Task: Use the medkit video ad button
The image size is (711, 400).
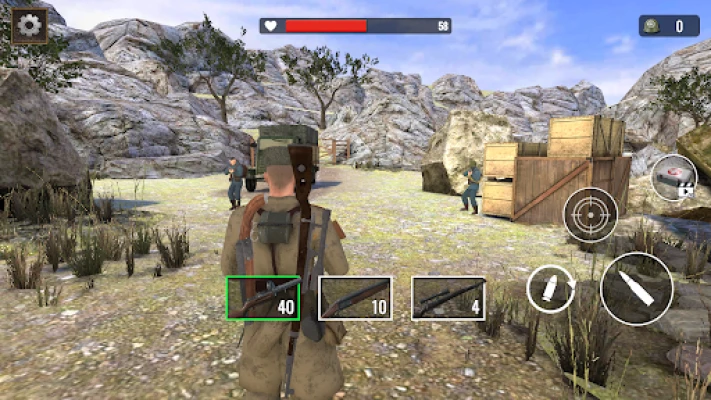Action: pos(673,179)
